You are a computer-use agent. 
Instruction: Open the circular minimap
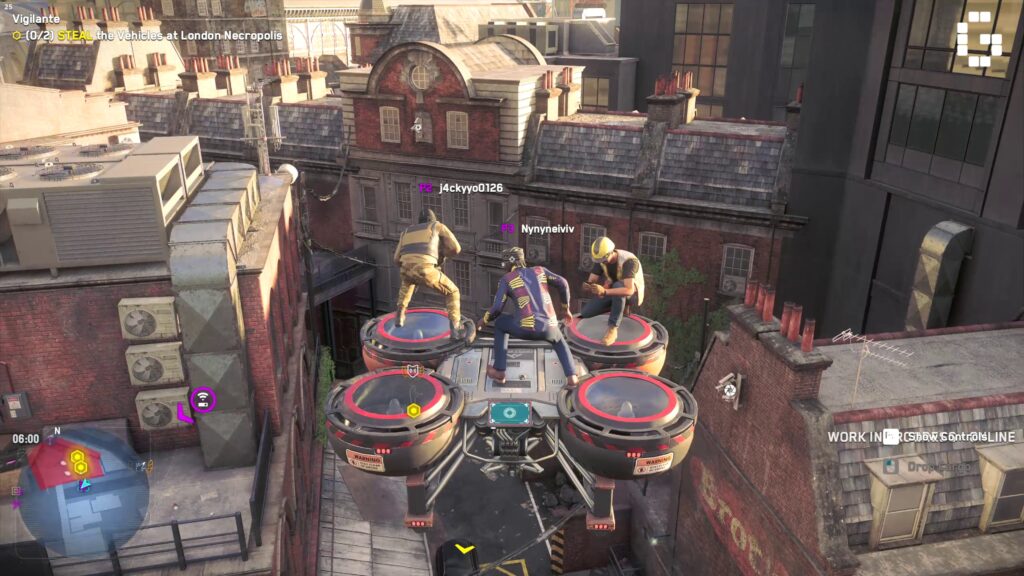83,492
